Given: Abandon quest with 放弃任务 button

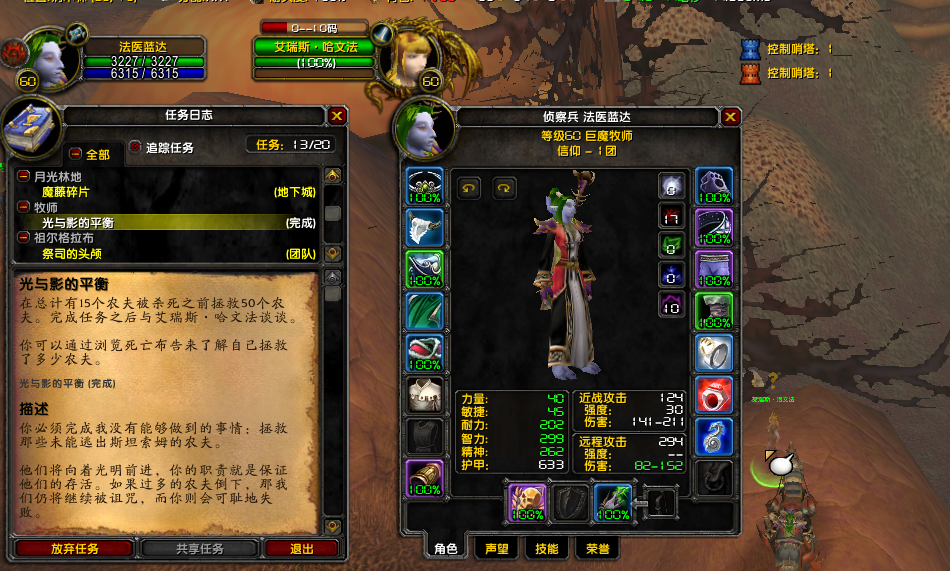Looking at the screenshot, I should coord(75,549).
